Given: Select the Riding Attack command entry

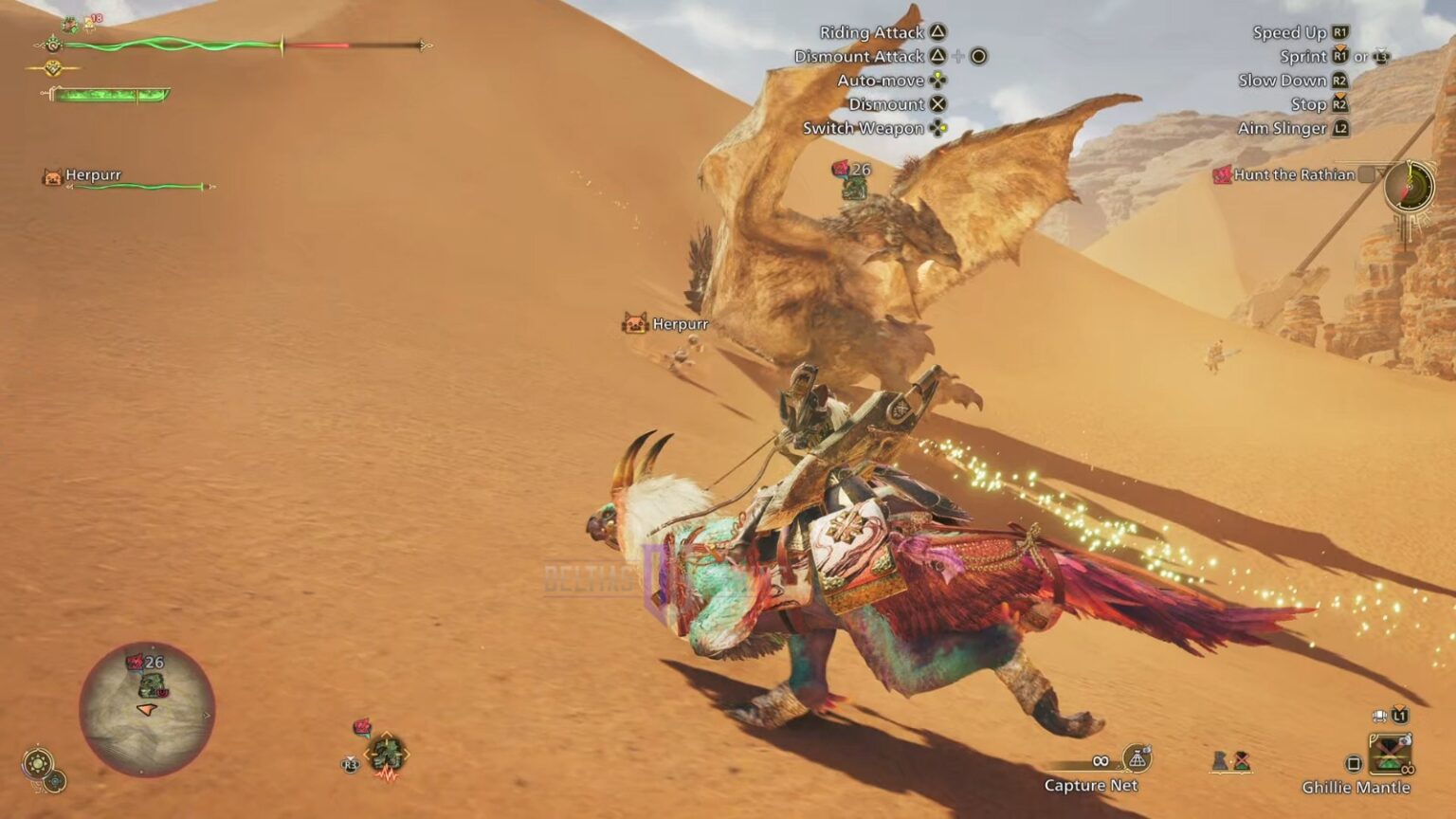Looking at the screenshot, I should [x=872, y=32].
